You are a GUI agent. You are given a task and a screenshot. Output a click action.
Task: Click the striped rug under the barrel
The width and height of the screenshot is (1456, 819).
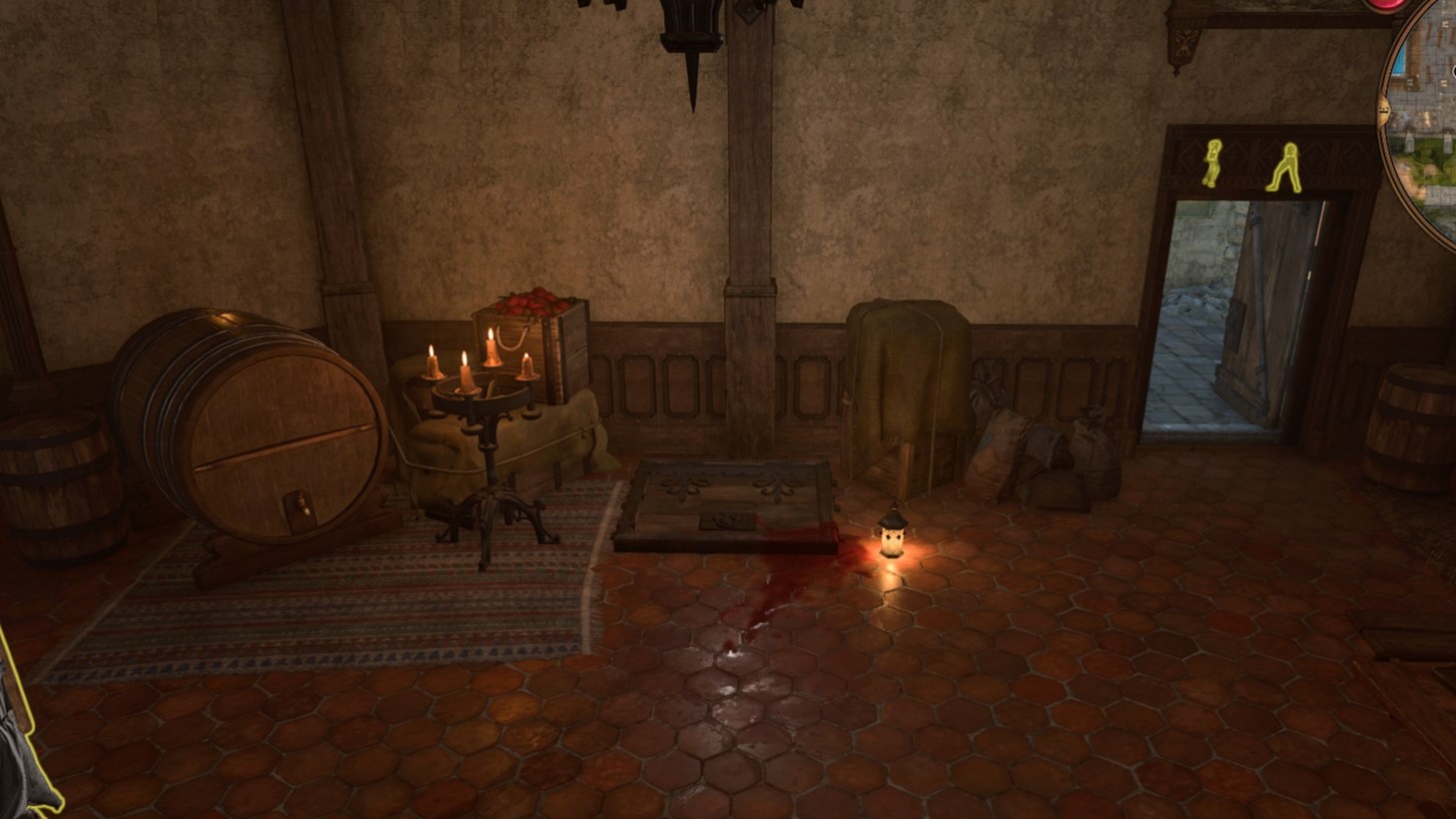[x=330, y=609]
